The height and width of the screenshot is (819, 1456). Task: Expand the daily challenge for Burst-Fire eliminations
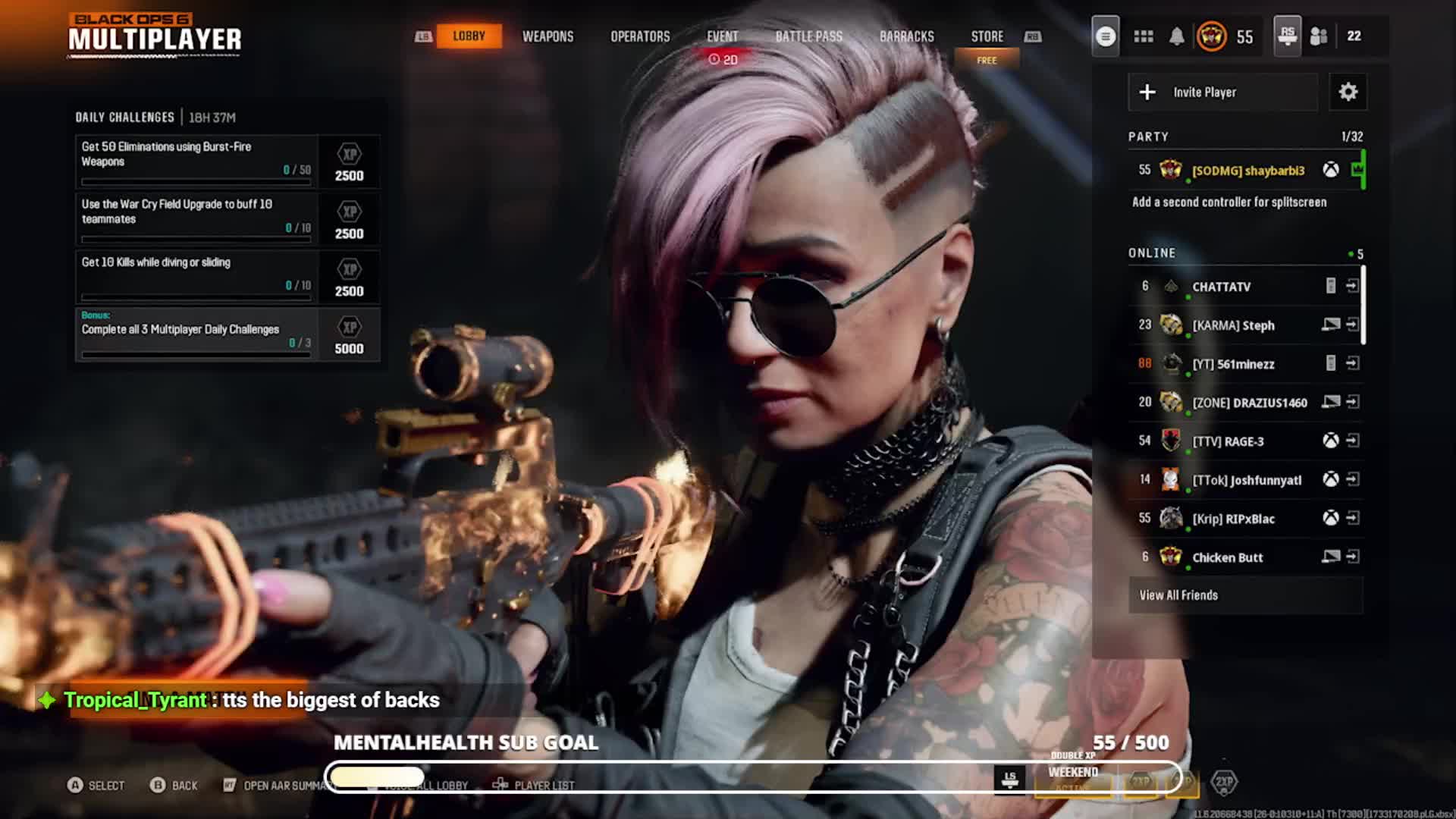tap(196, 160)
